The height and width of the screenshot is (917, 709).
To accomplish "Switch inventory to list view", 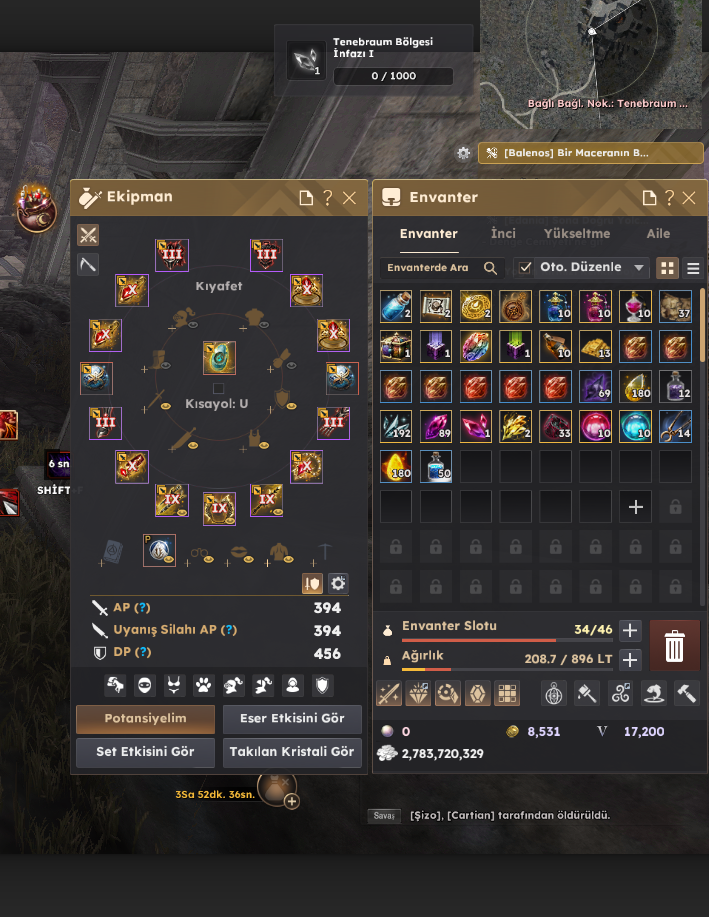I will click(x=693, y=268).
